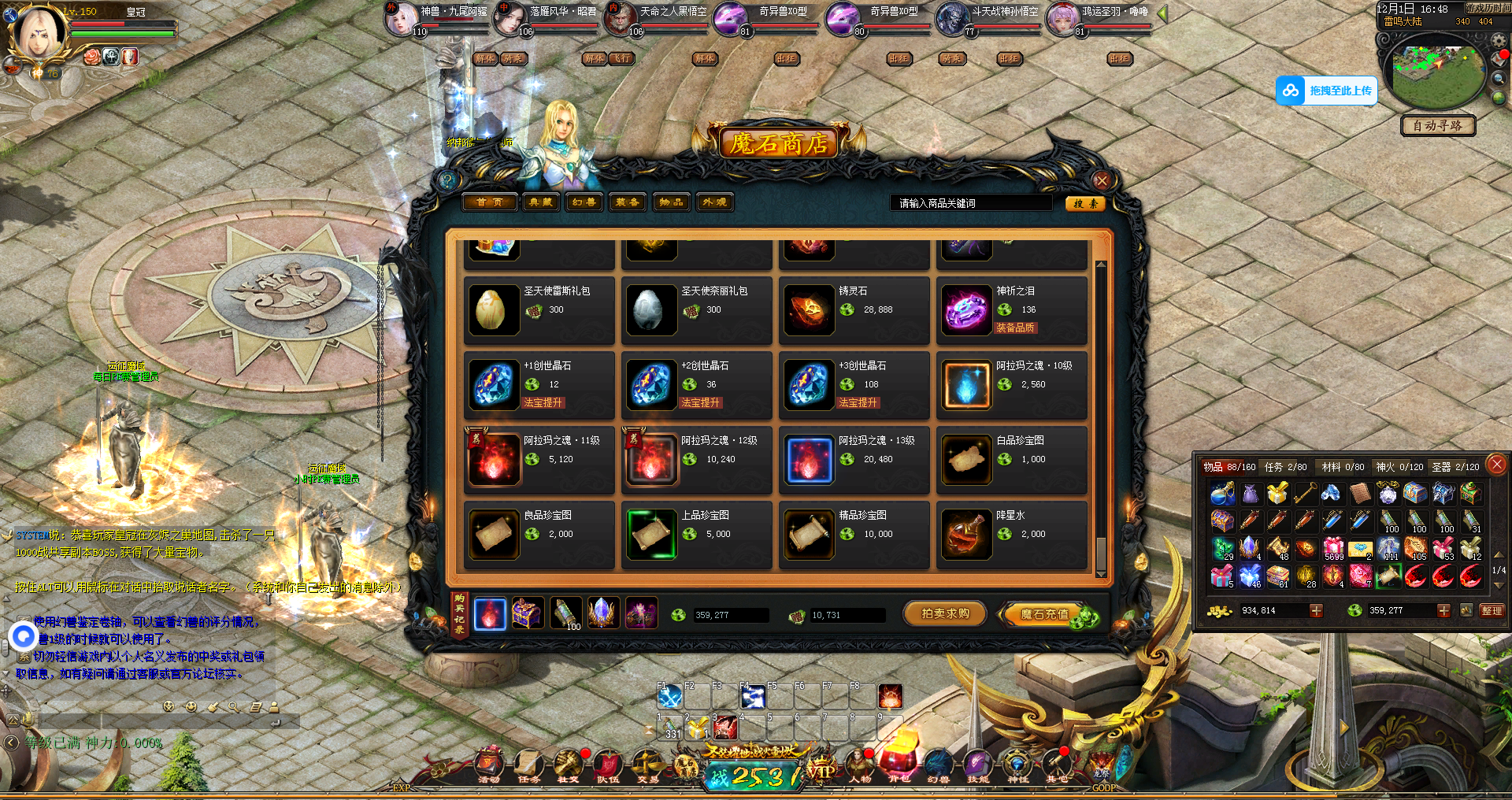This screenshot has width=1512, height=800.
Task: Click the 整理 sort inventory button
Action: (1492, 610)
